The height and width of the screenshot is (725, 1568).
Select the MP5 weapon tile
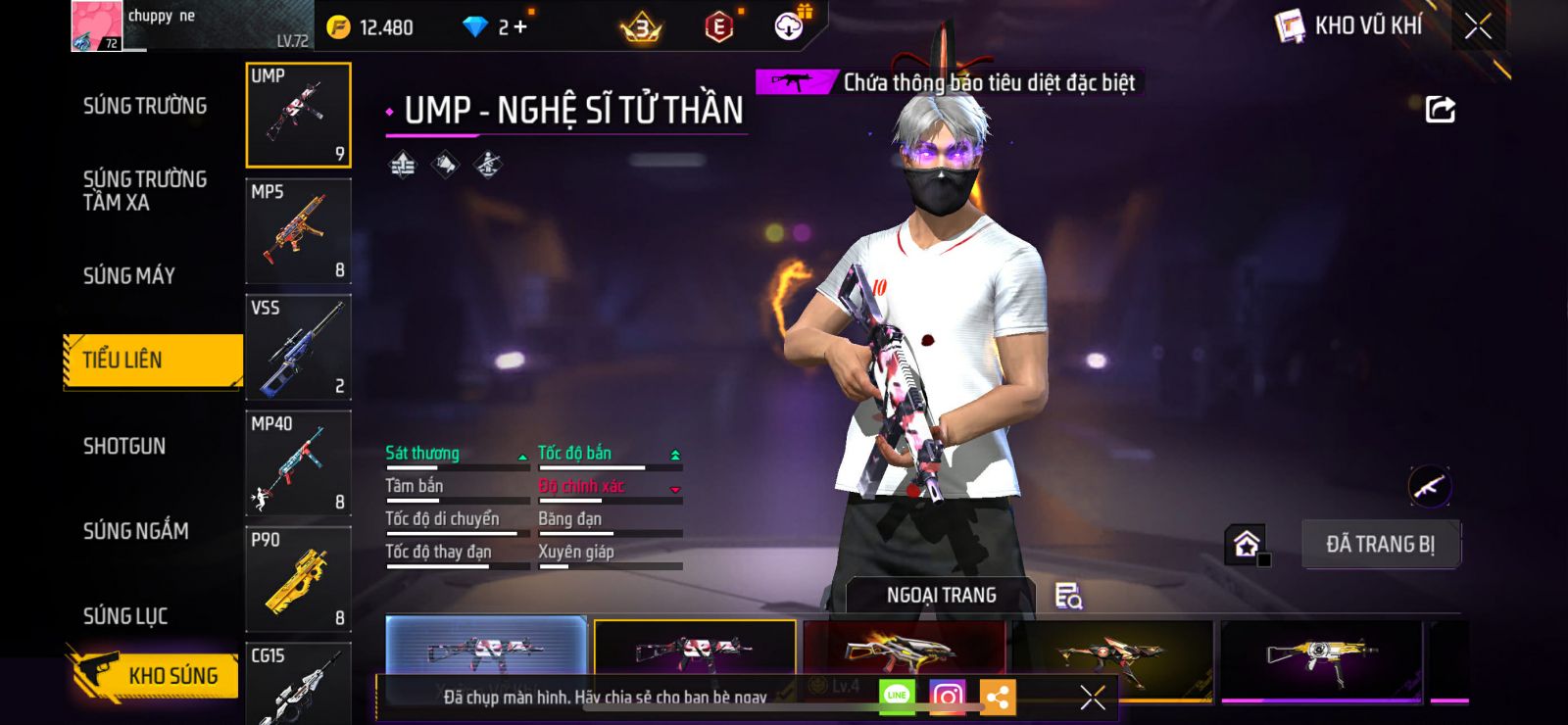(x=298, y=231)
